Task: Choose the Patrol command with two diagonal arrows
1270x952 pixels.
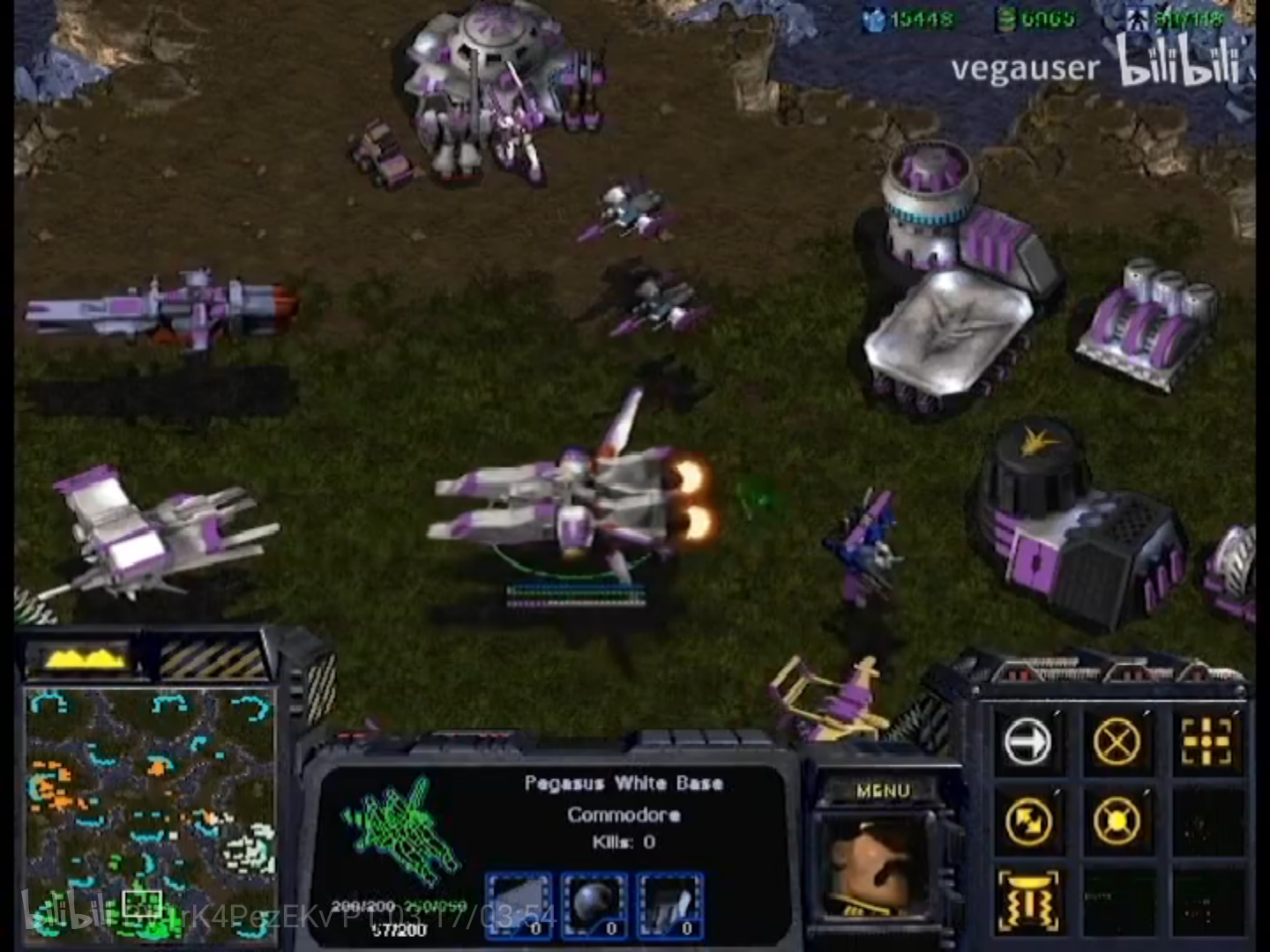Action: pos(1027,822)
